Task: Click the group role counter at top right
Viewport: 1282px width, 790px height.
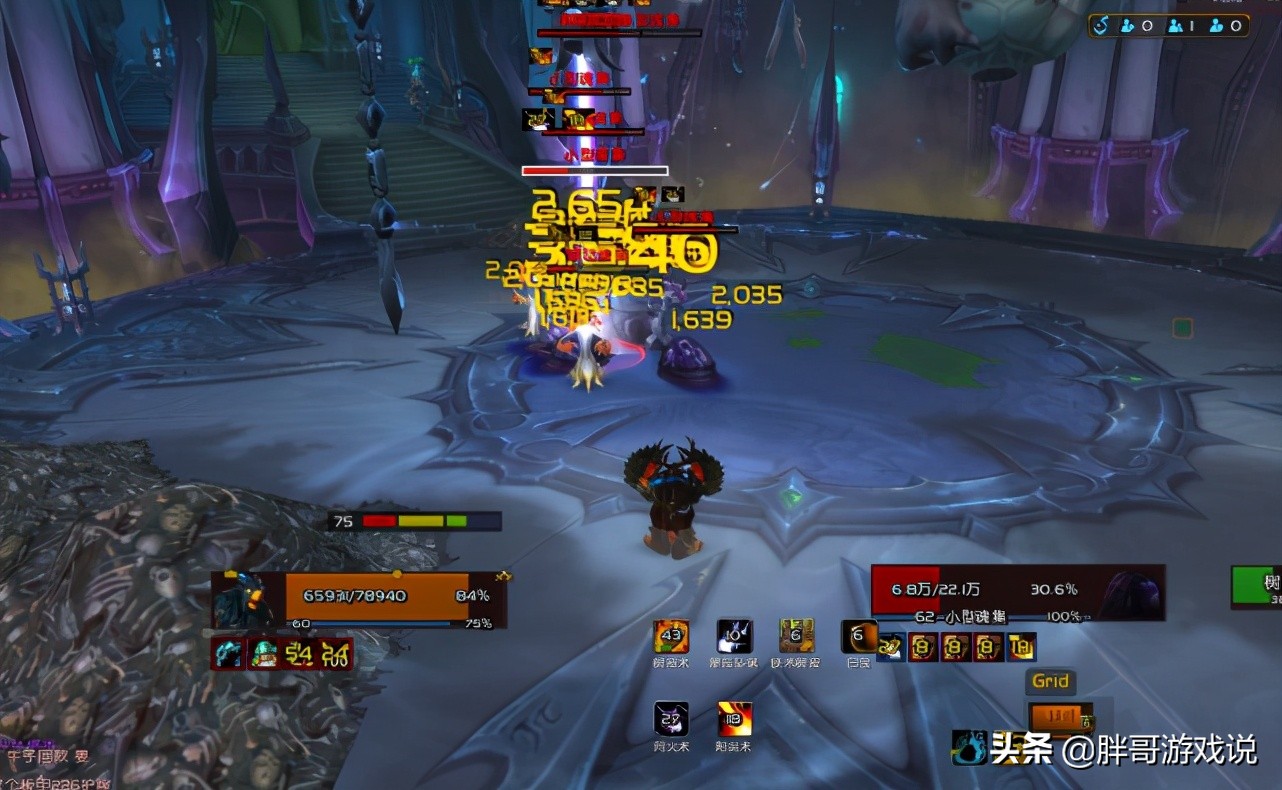Action: tap(1169, 26)
